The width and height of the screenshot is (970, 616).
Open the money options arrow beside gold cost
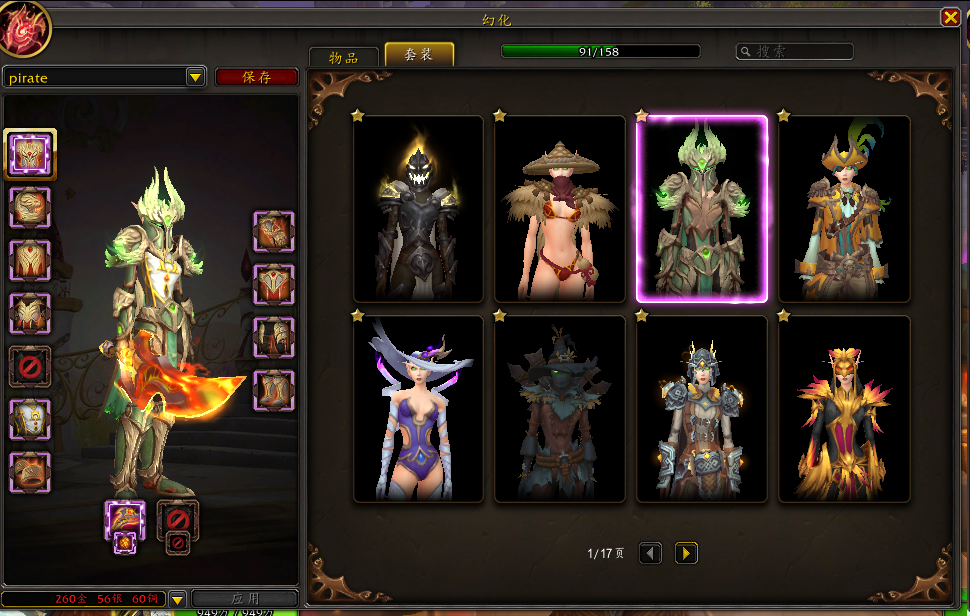click(178, 599)
